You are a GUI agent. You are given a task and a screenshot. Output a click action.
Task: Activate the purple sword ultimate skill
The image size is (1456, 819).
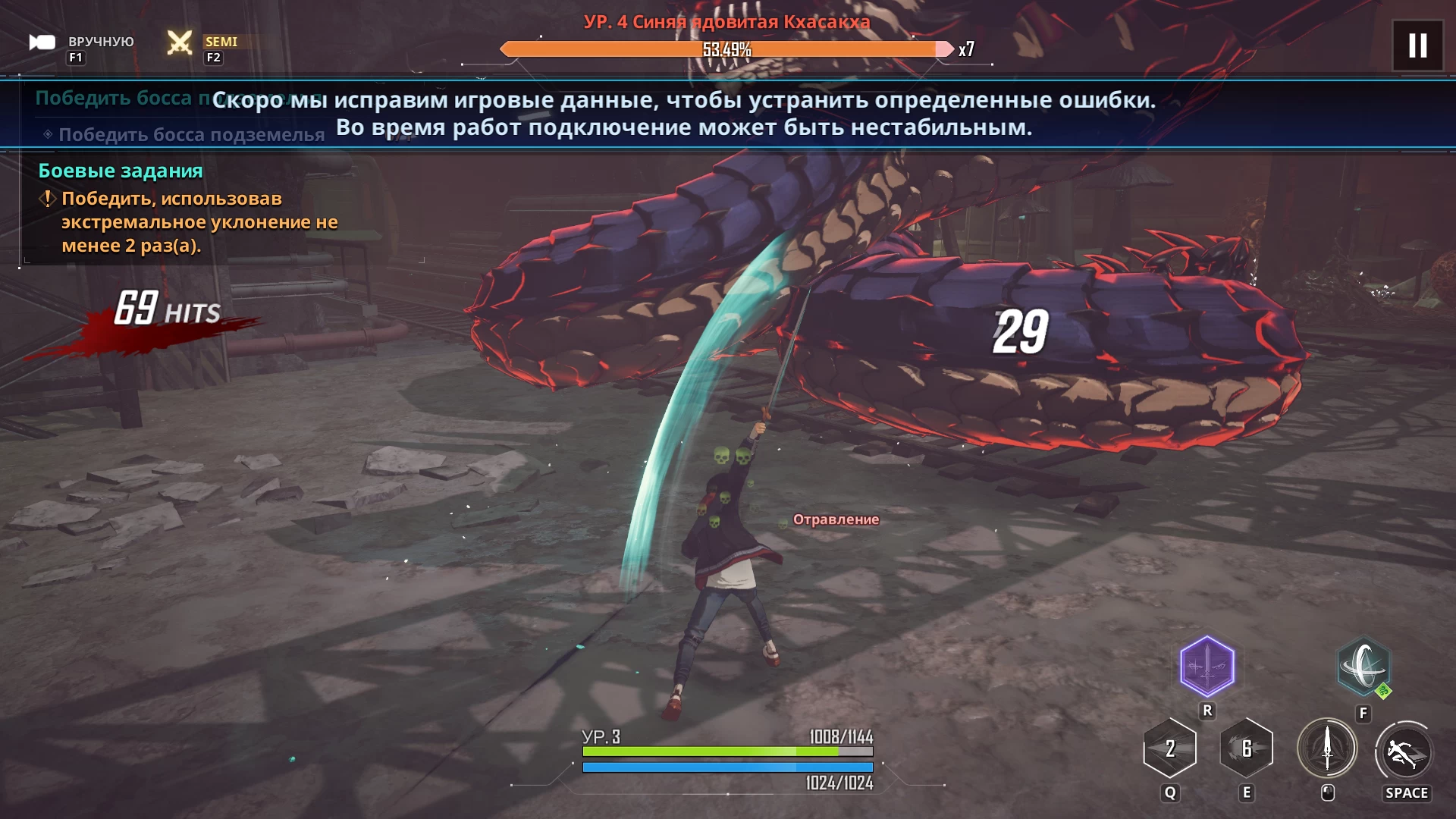click(1207, 667)
